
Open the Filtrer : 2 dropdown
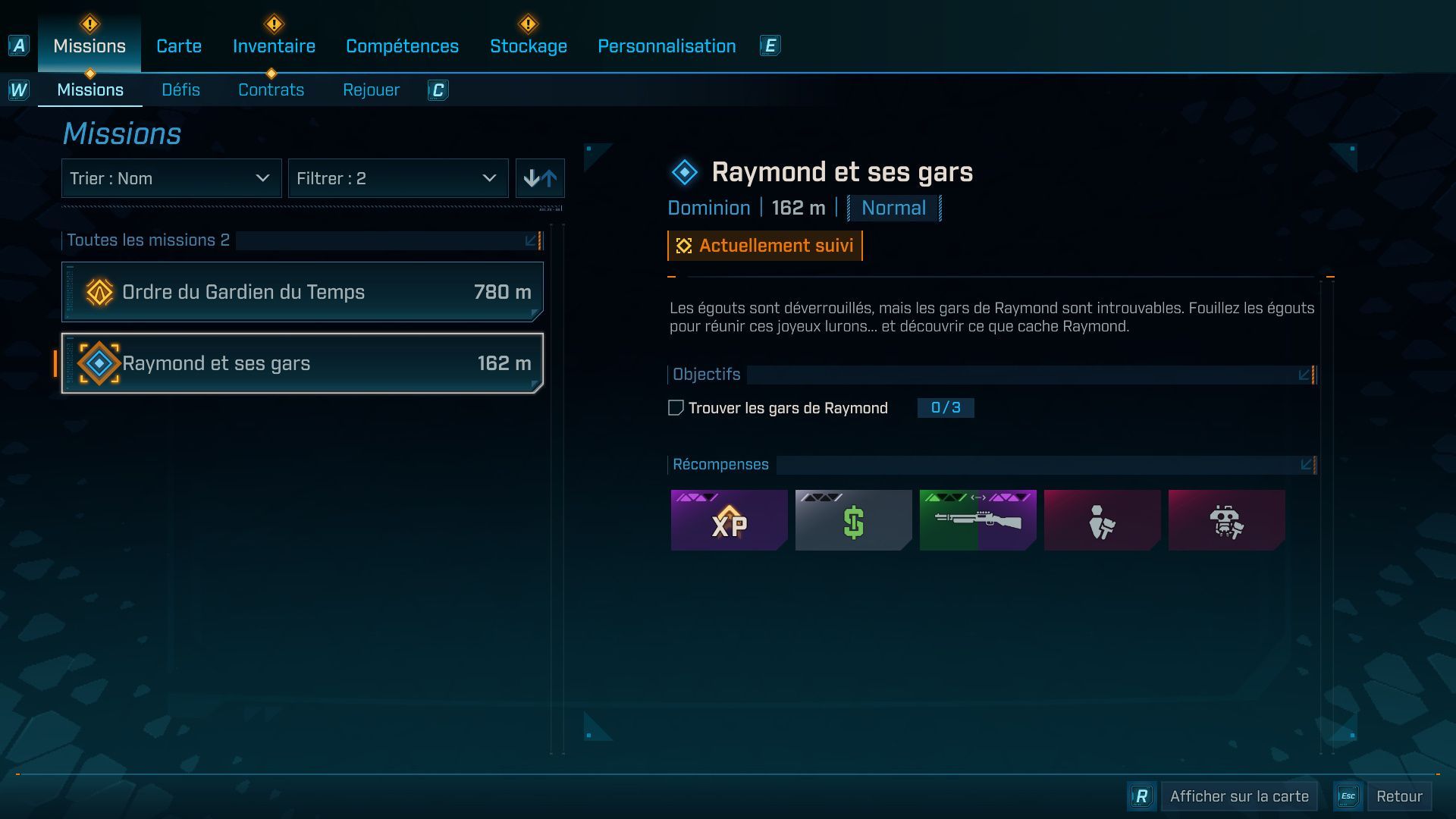point(397,178)
